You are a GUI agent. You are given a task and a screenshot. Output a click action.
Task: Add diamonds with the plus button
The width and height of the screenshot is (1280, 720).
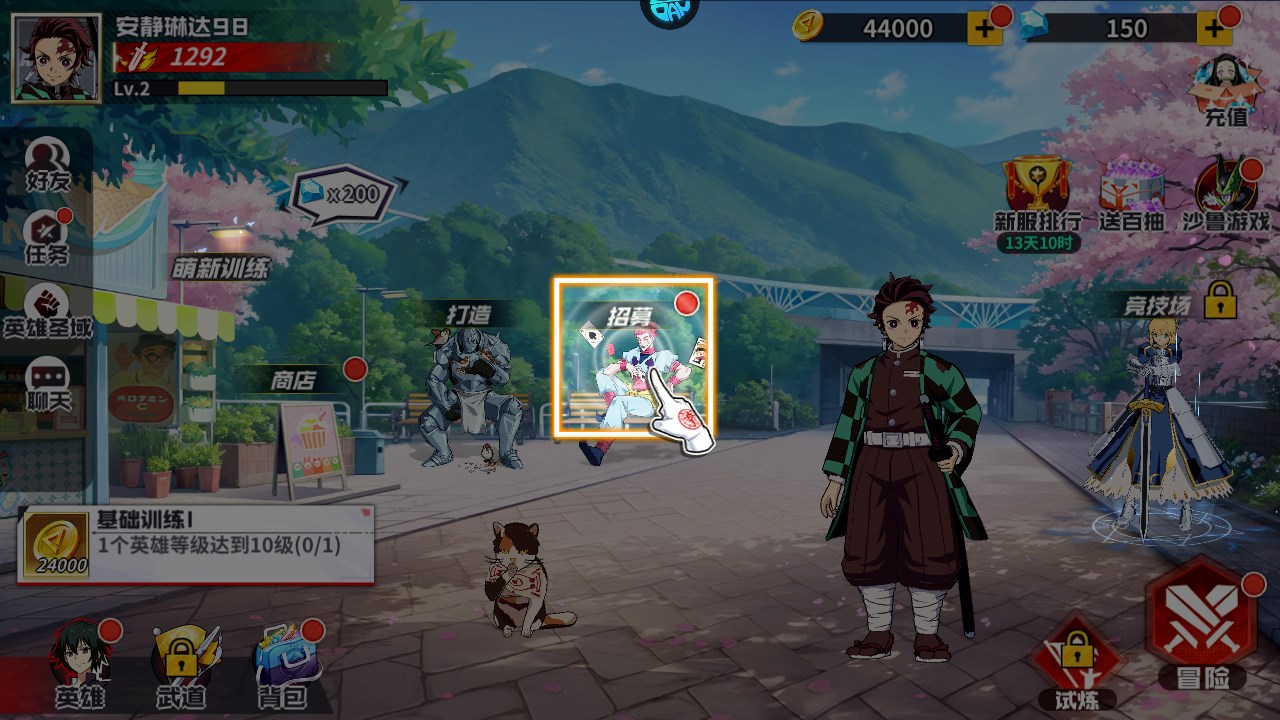1214,29
